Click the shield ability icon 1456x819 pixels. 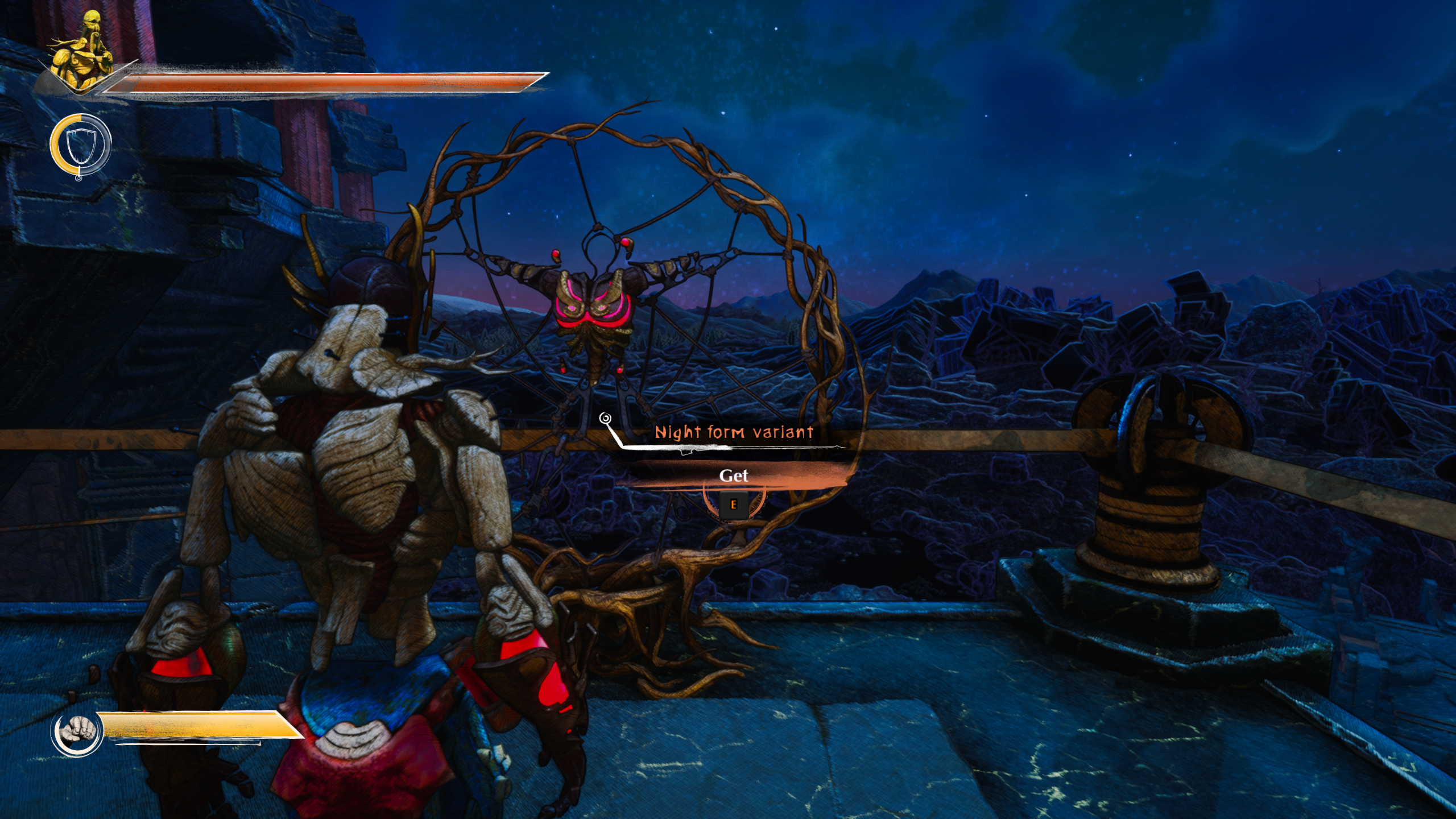80,144
